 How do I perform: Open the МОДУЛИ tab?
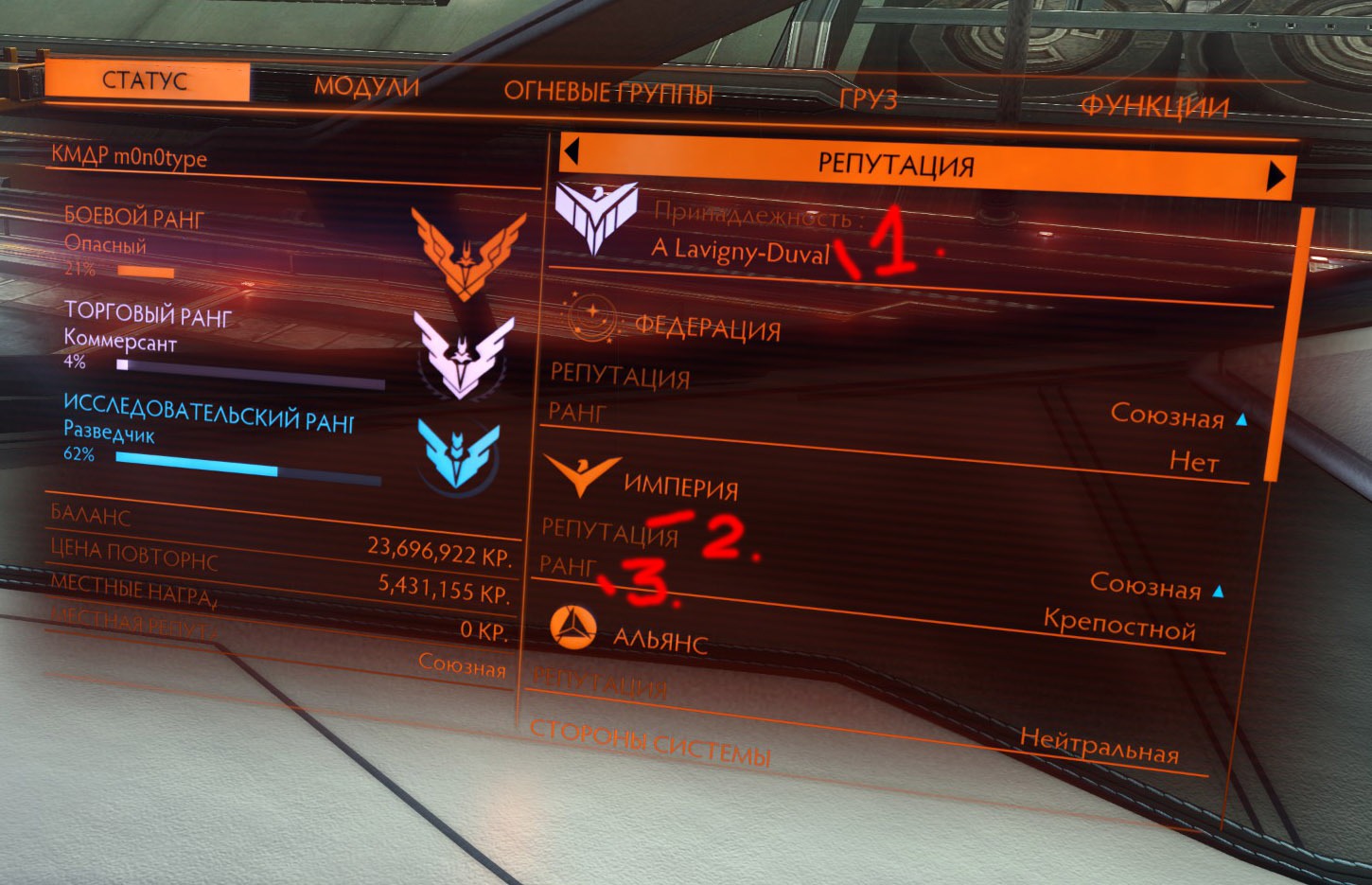[366, 87]
